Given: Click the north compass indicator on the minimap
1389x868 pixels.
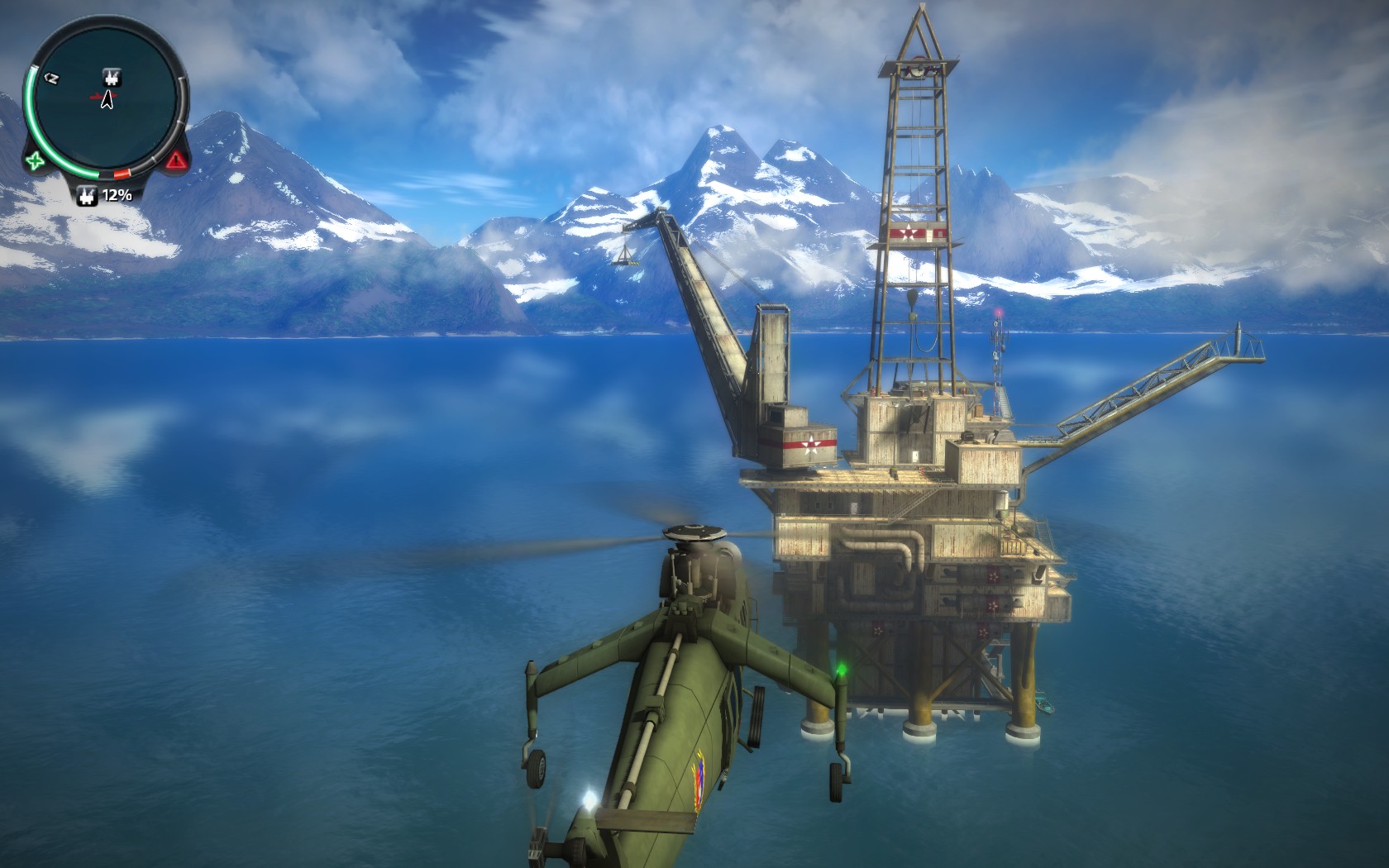Looking at the screenshot, I should [x=51, y=78].
